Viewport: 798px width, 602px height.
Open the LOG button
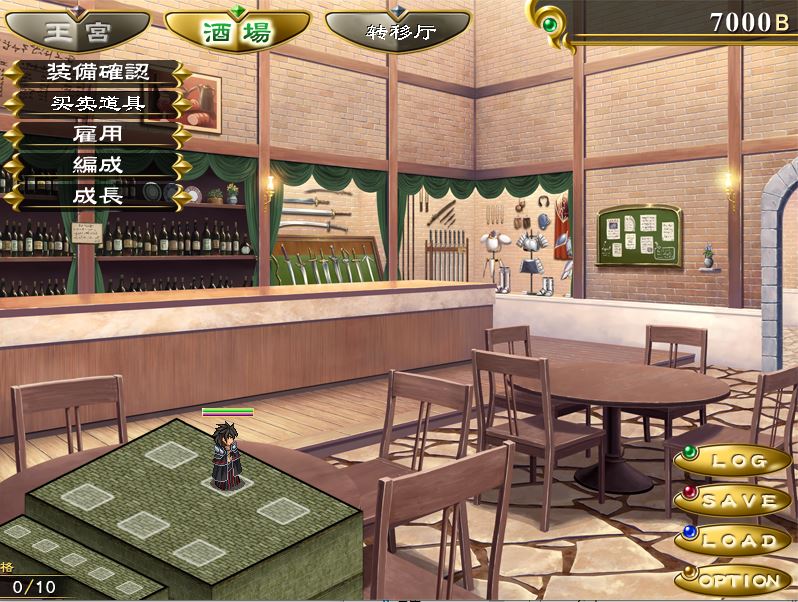tap(735, 461)
